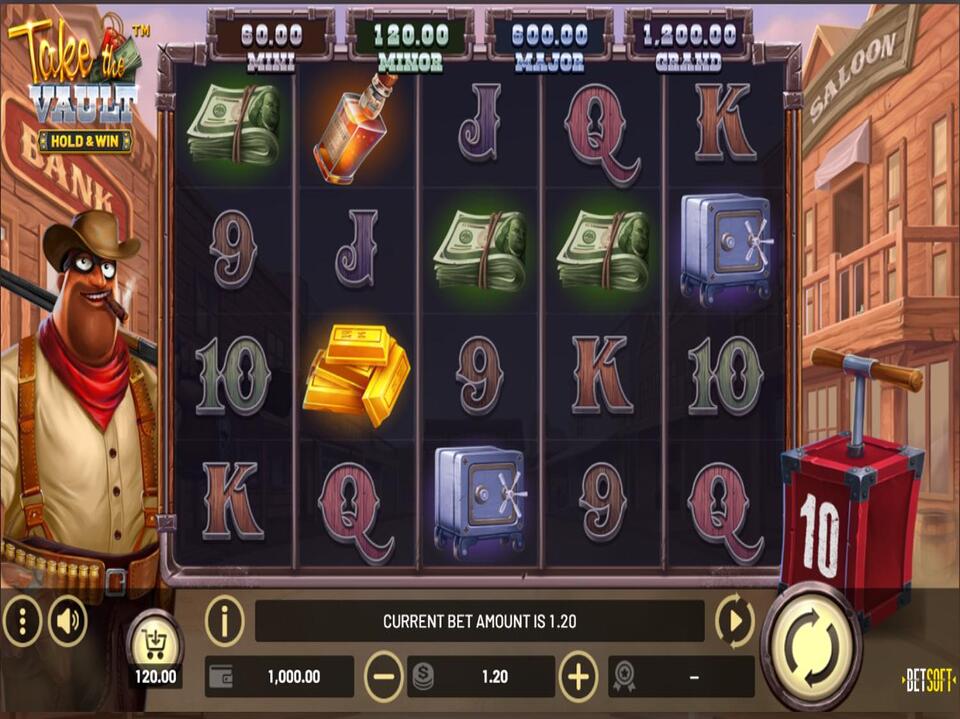Open the three-dot options menu
This screenshot has width=960, height=719.
tap(22, 622)
